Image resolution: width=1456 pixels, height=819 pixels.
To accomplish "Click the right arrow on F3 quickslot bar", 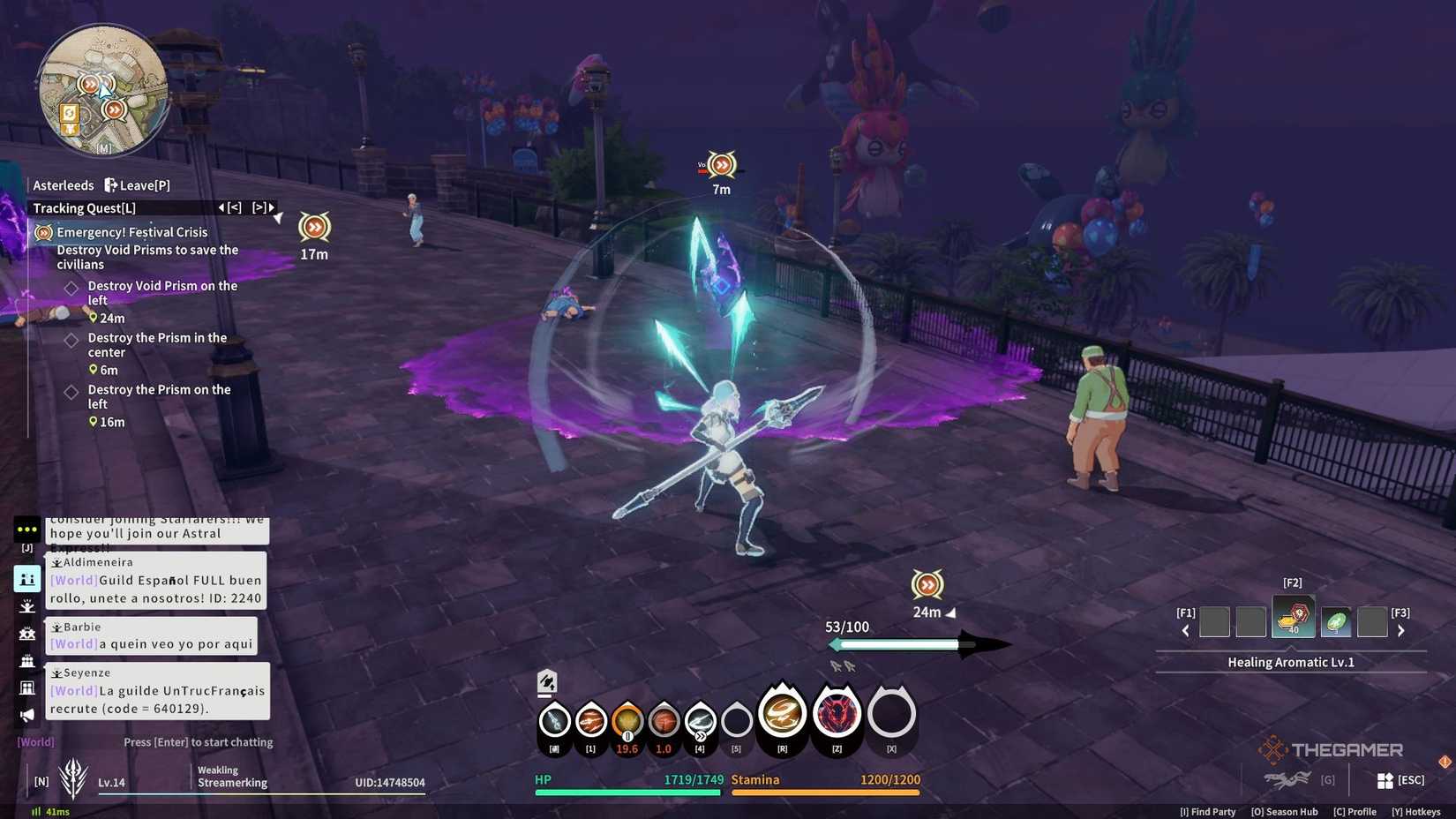I will 1401,630.
